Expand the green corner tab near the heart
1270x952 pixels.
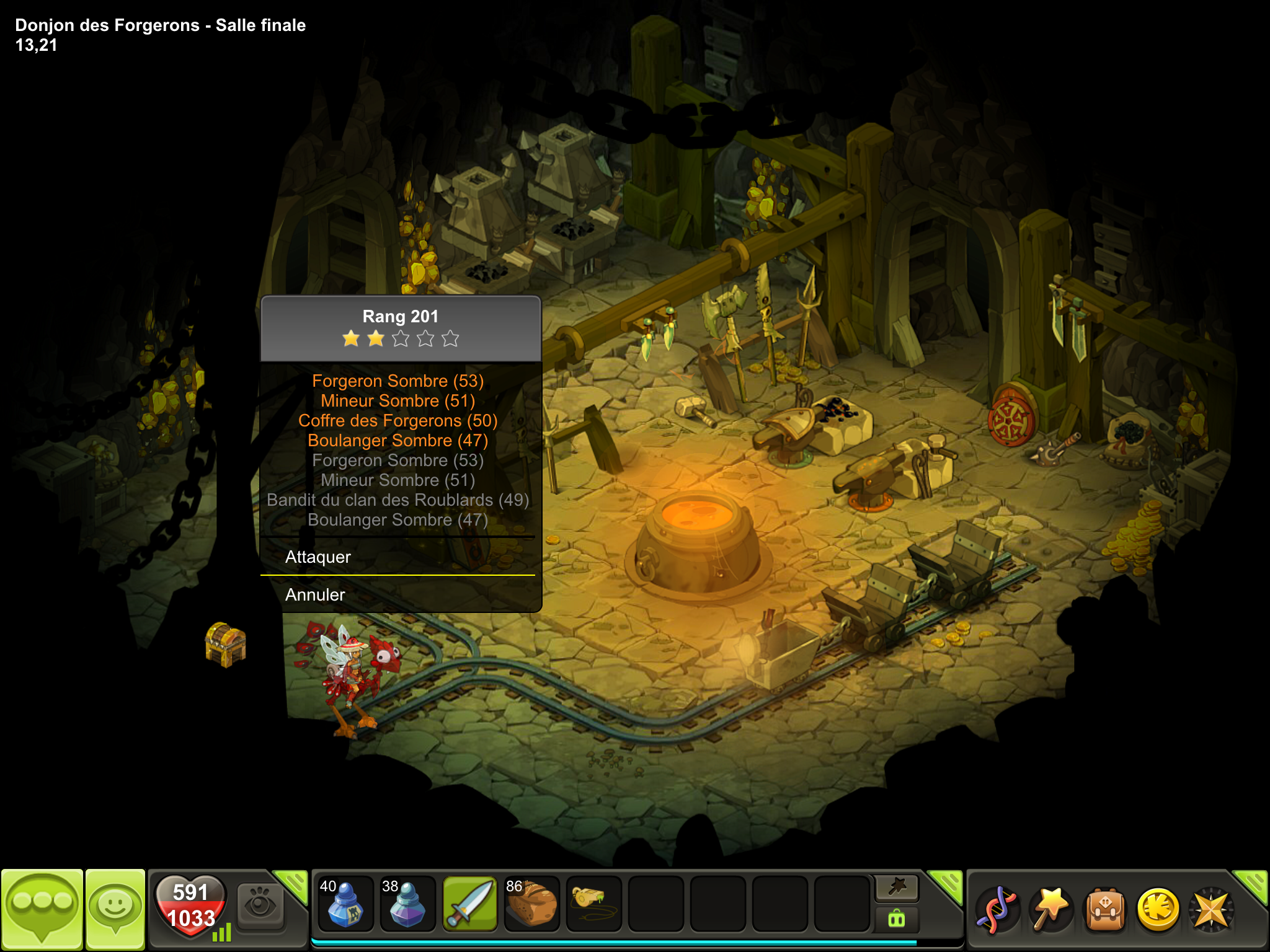(292, 884)
